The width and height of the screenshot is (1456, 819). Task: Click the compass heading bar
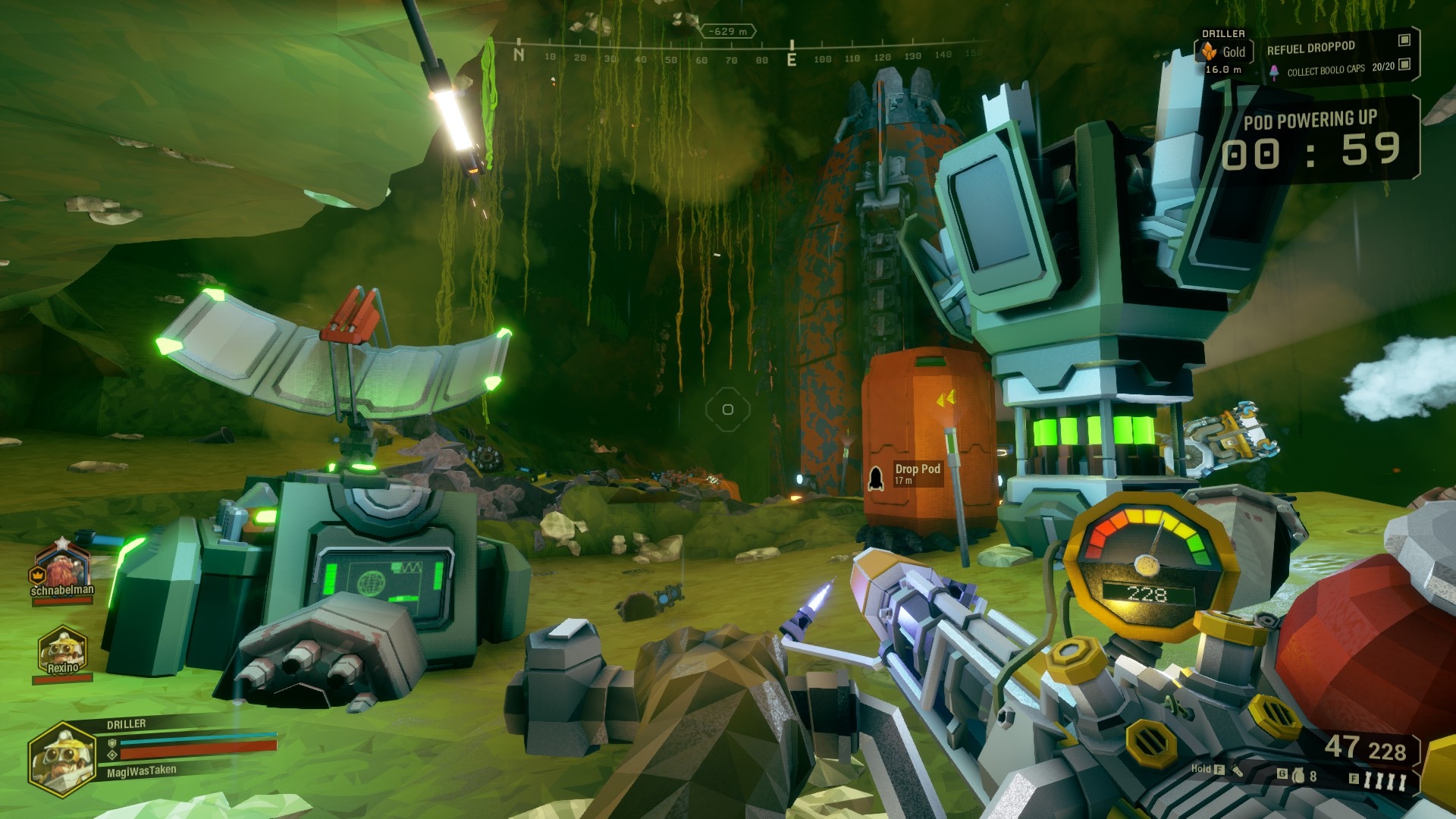pyautogui.click(x=732, y=56)
